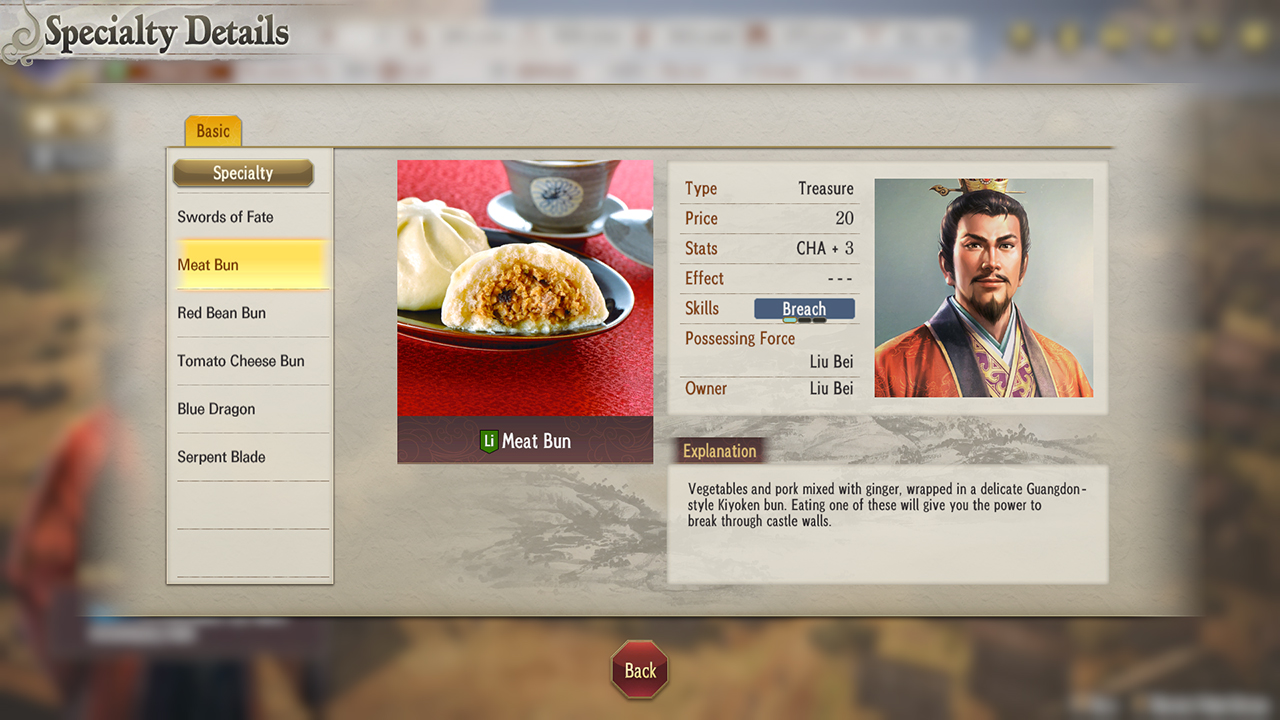Screen dimensions: 1280x720
Task: Switch to the Basic tab
Action: tap(212, 130)
